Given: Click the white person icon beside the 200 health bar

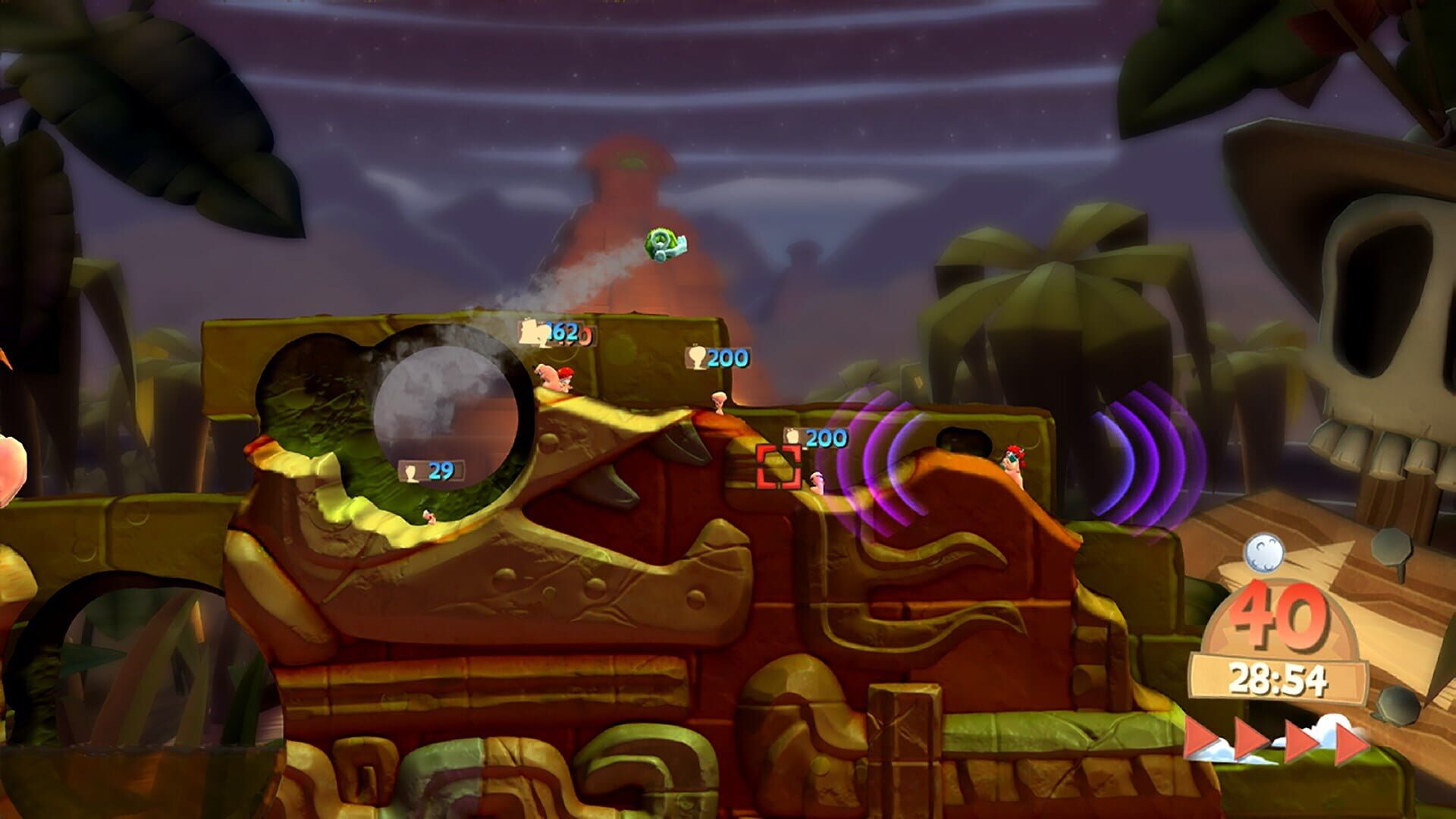Looking at the screenshot, I should [x=697, y=356].
